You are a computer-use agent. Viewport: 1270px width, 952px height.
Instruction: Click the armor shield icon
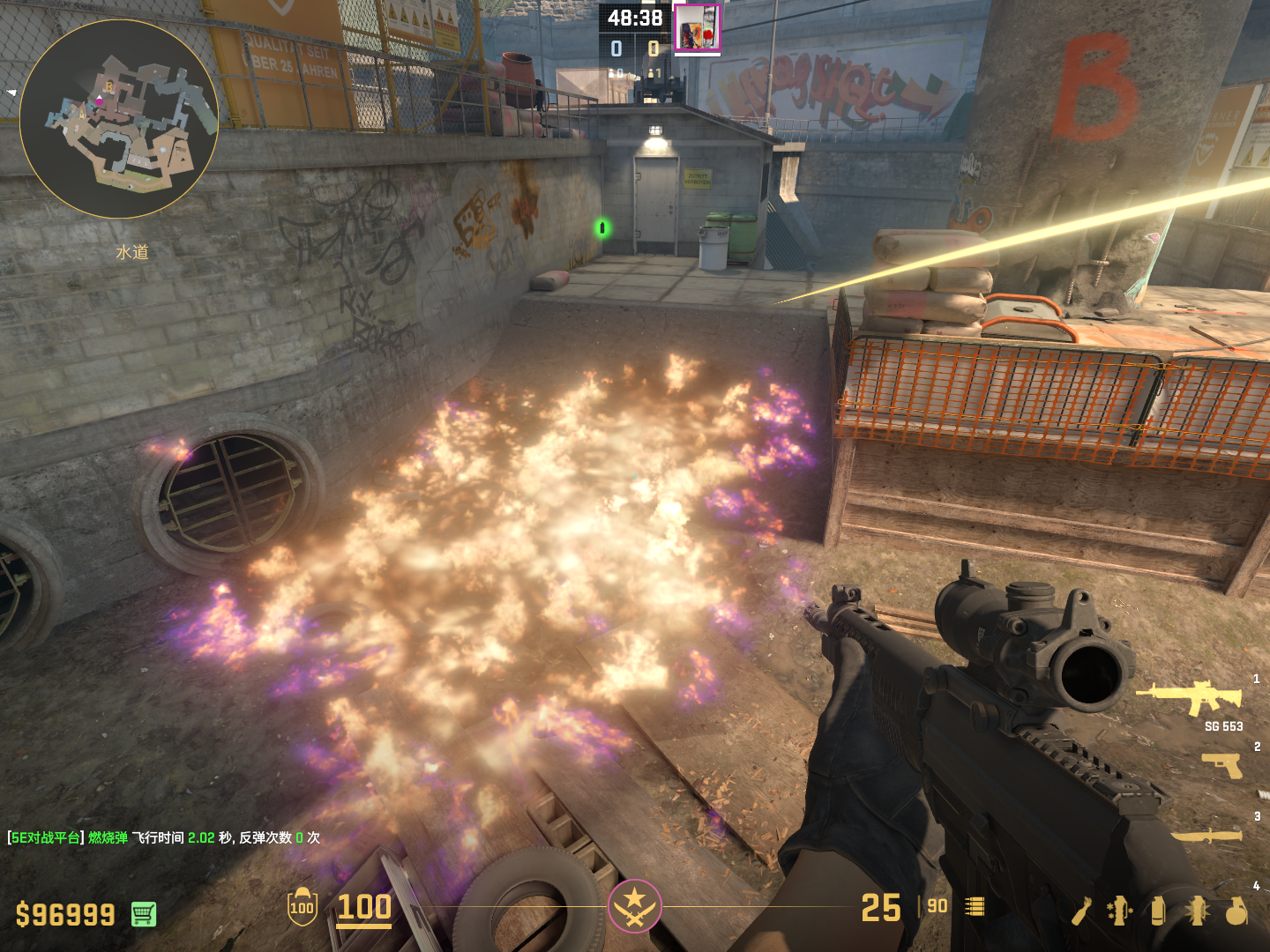(302, 907)
